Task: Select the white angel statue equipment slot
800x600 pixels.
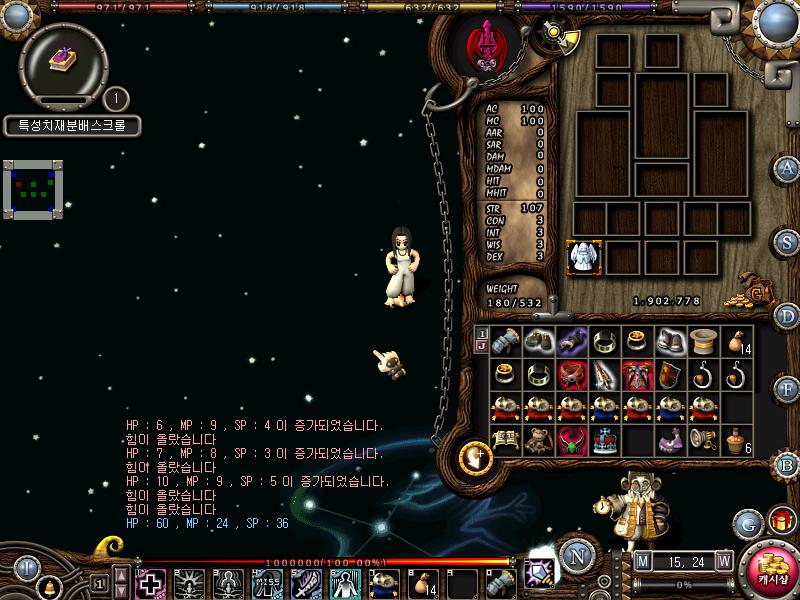Action: 581,257
